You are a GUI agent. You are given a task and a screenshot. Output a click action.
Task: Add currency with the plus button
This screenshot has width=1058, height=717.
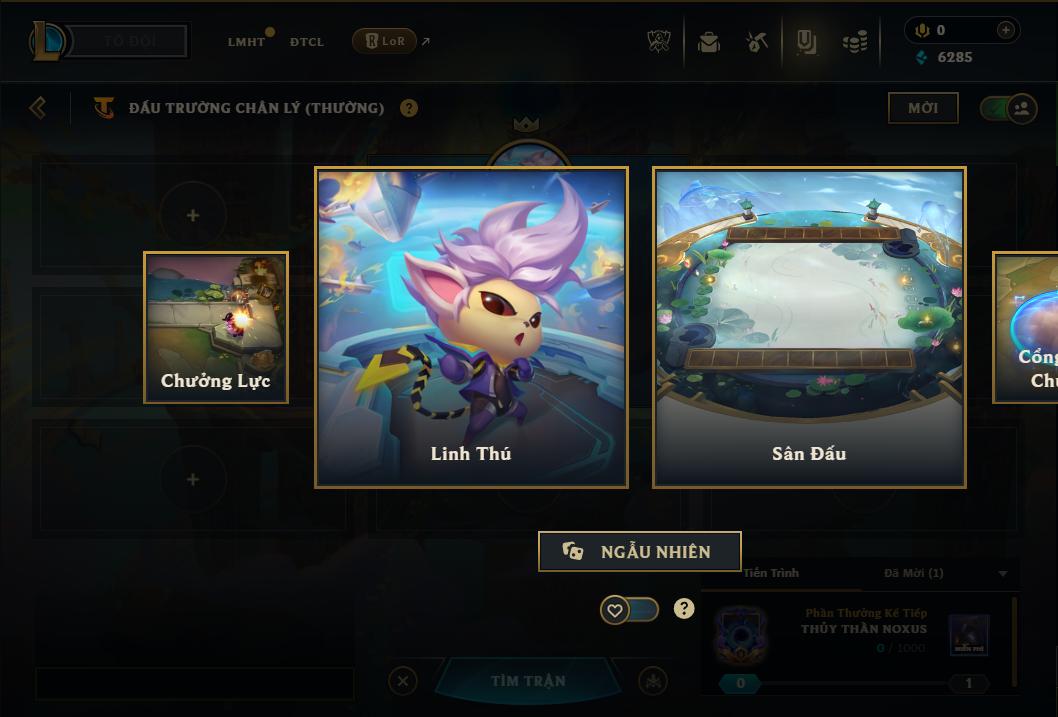(x=1005, y=30)
